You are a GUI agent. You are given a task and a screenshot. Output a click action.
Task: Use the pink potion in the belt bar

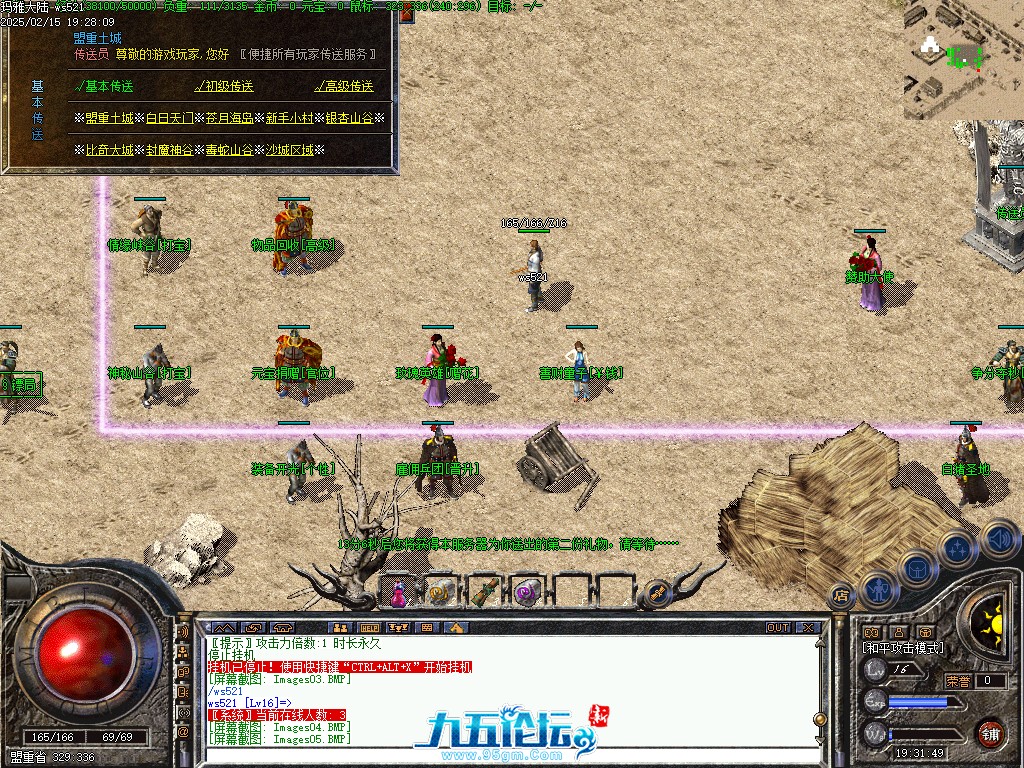[x=397, y=592]
